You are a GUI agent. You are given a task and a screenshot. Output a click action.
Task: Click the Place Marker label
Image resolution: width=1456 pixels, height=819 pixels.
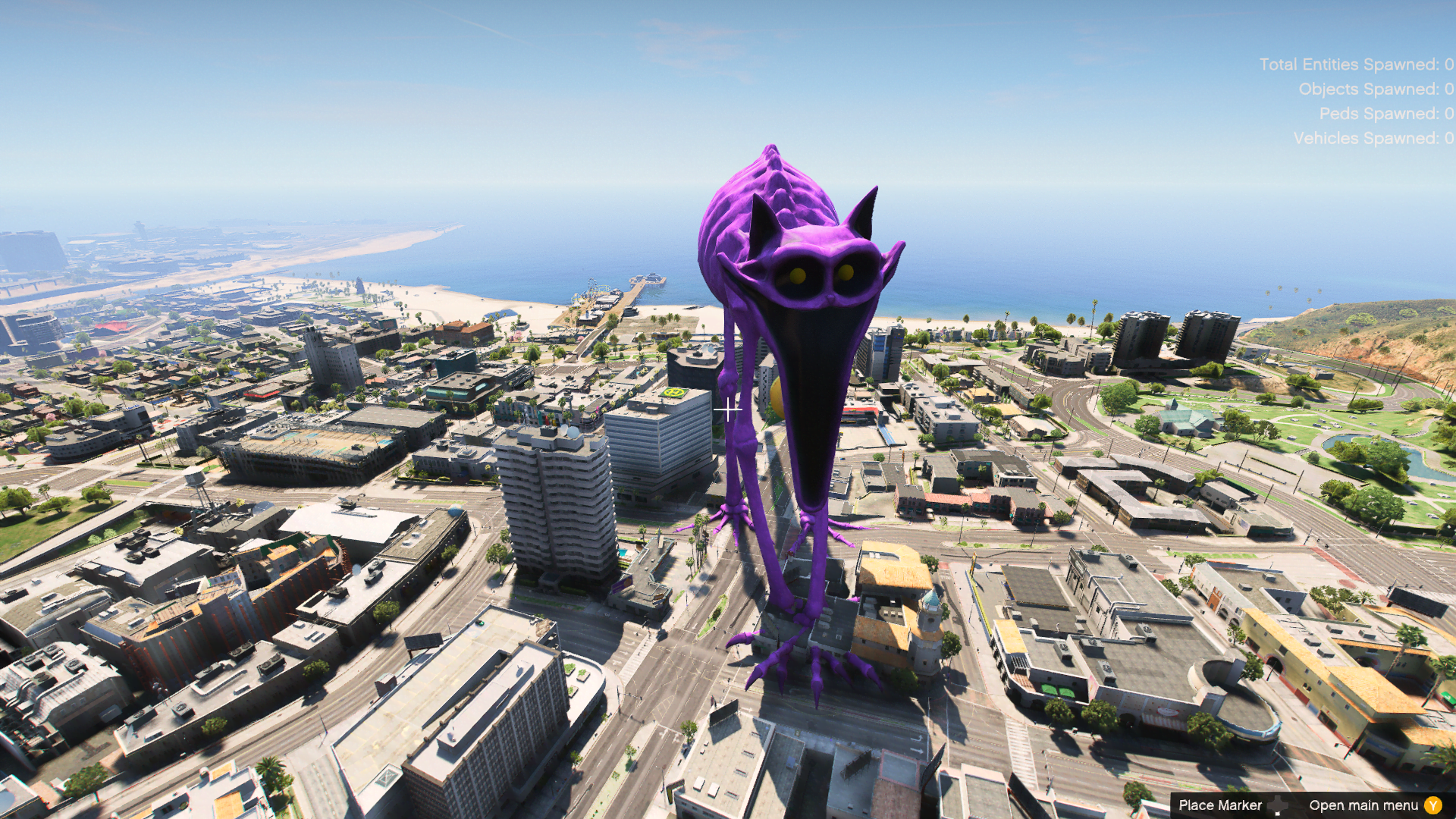click(1222, 805)
